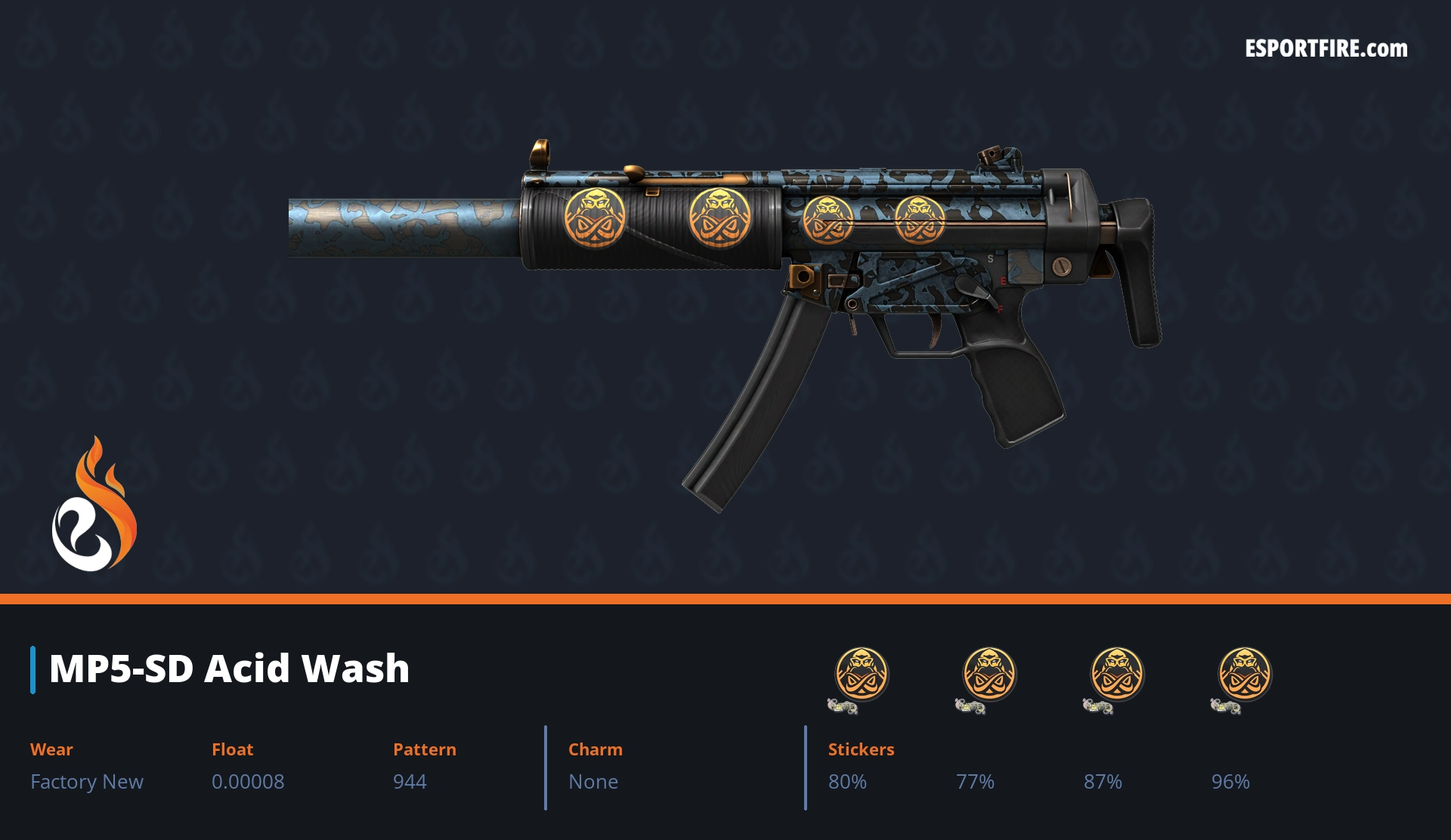1451x840 pixels.
Task: Inspect the sticker icon above 87%
Action: click(1116, 675)
